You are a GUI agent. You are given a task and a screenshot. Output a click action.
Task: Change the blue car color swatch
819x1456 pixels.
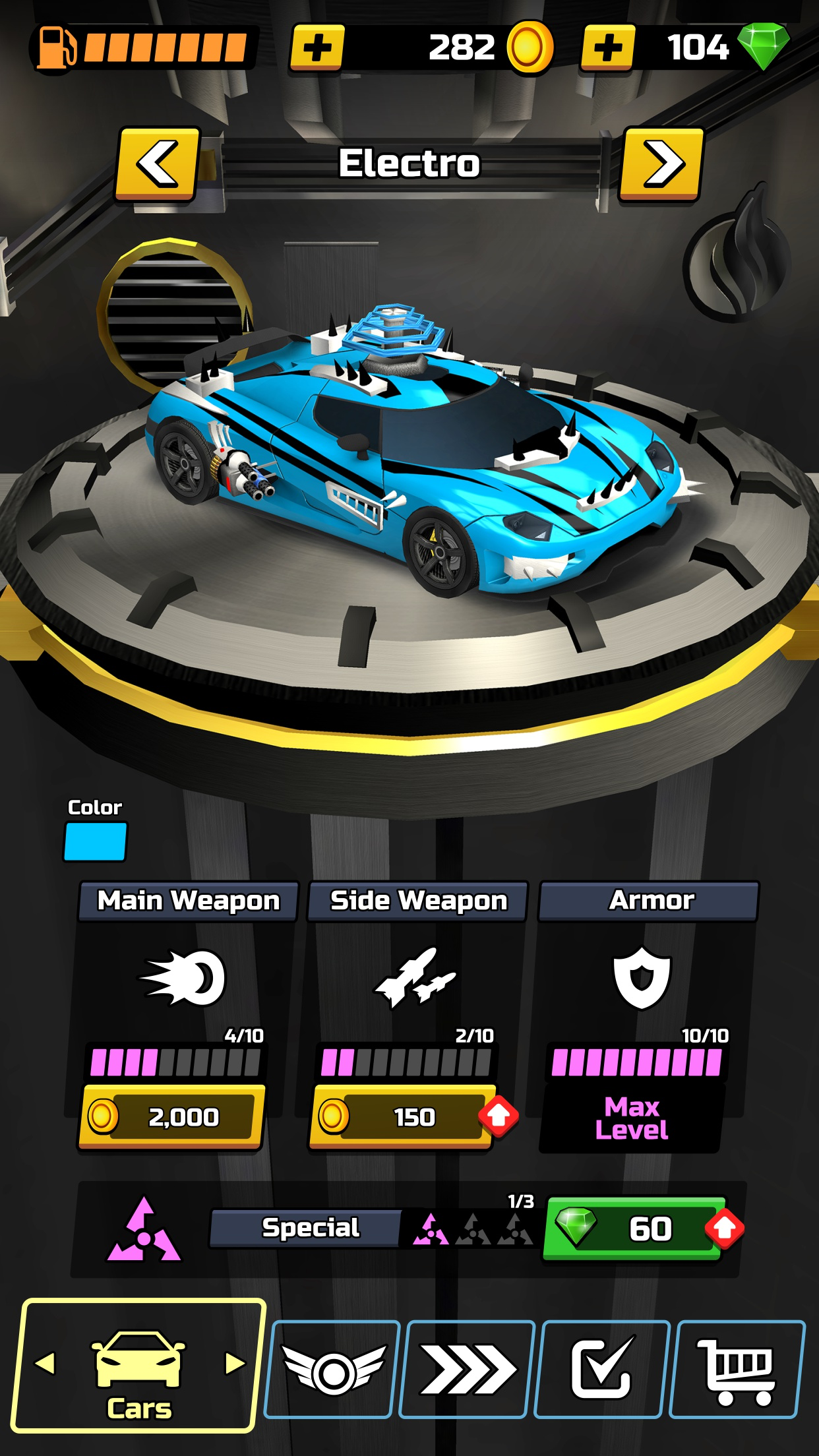coord(95,842)
